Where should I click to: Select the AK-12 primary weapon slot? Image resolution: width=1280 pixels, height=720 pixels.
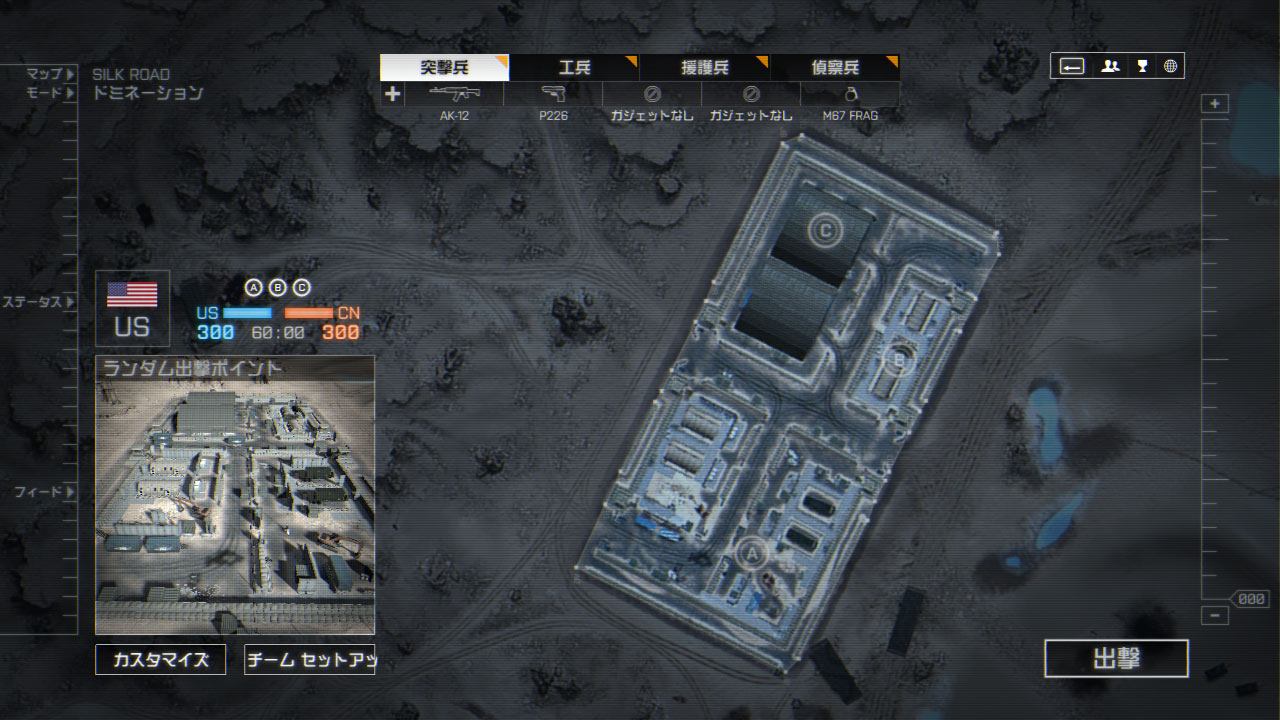[454, 101]
